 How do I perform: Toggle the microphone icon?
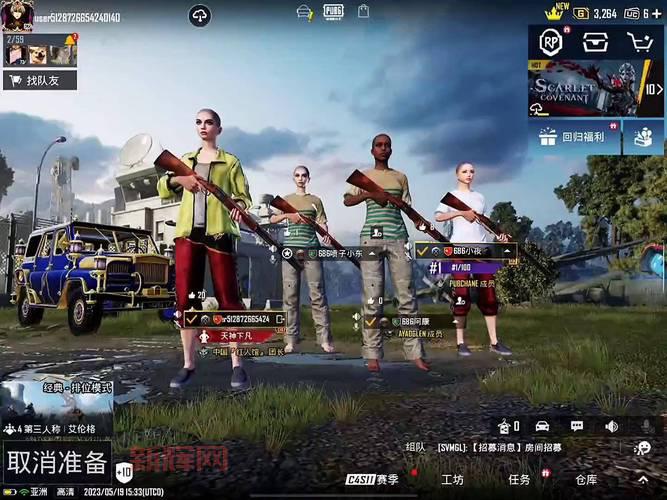[x=646, y=426]
